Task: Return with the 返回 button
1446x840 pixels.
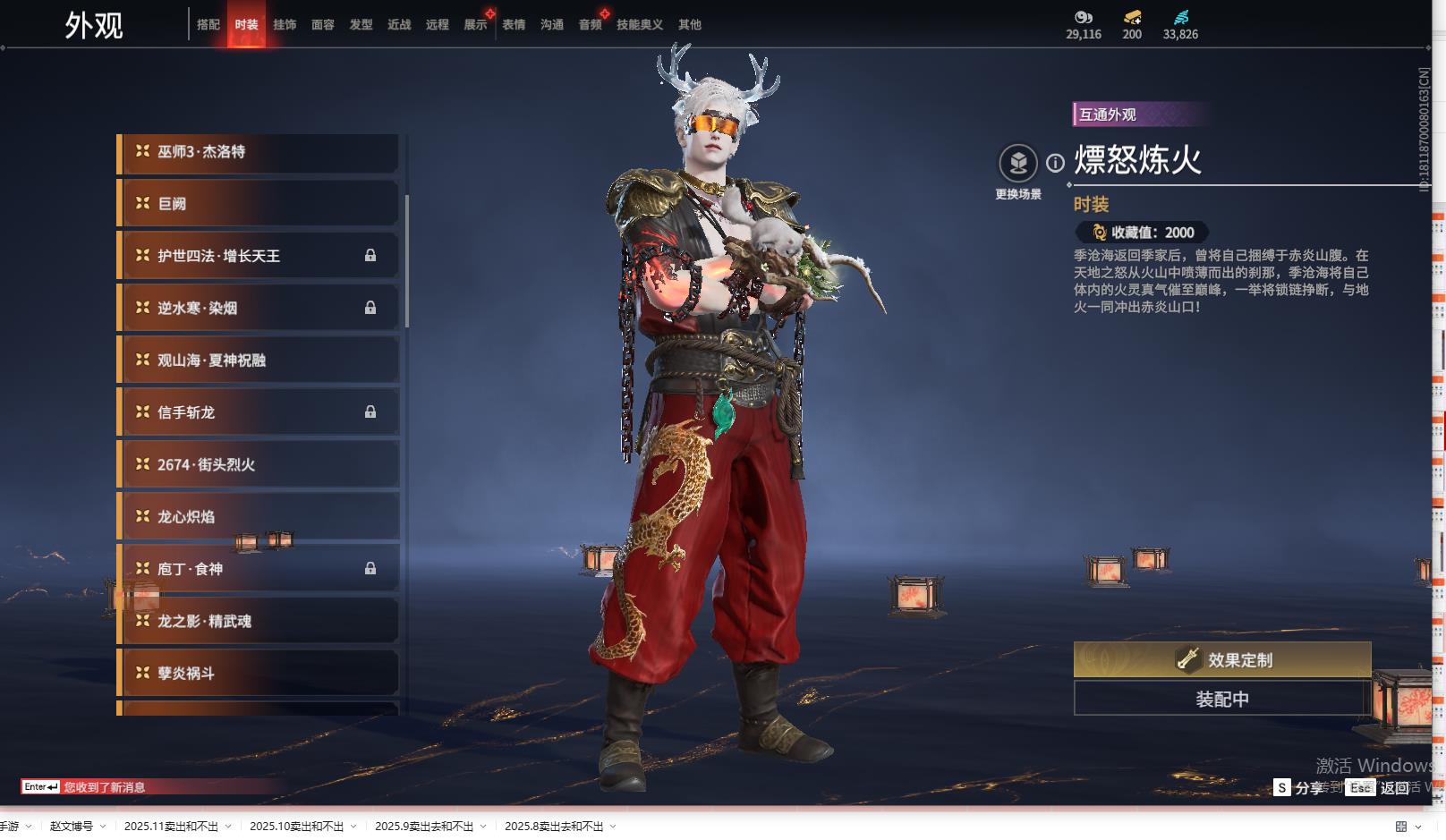Action: [x=1394, y=788]
